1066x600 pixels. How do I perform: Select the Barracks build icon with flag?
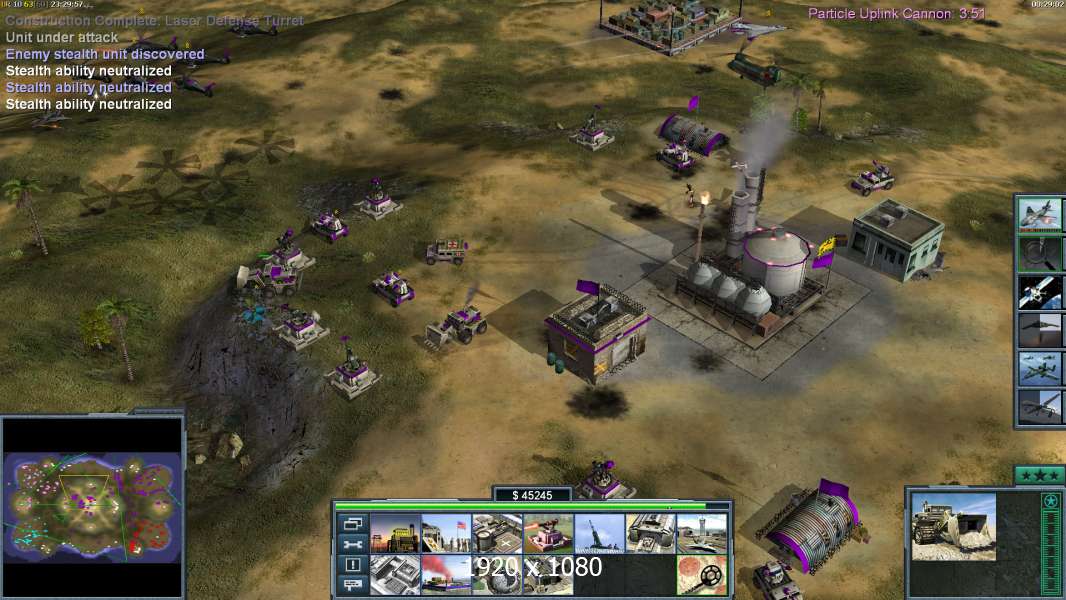click(445, 534)
